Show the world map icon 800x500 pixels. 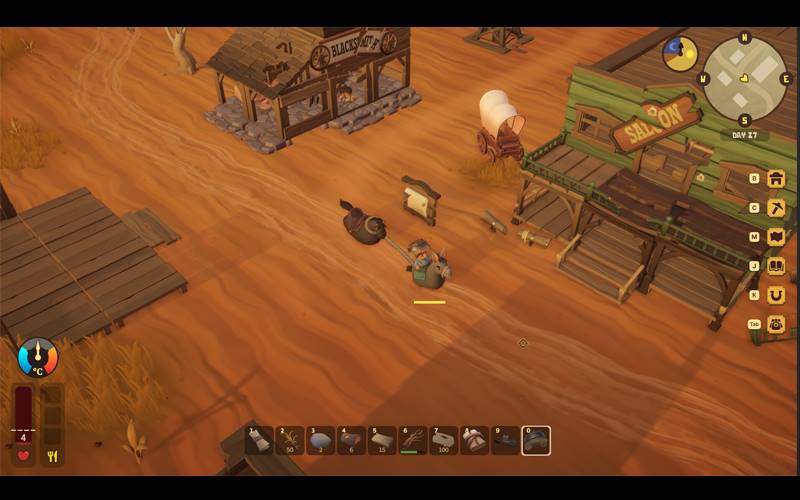(775, 237)
